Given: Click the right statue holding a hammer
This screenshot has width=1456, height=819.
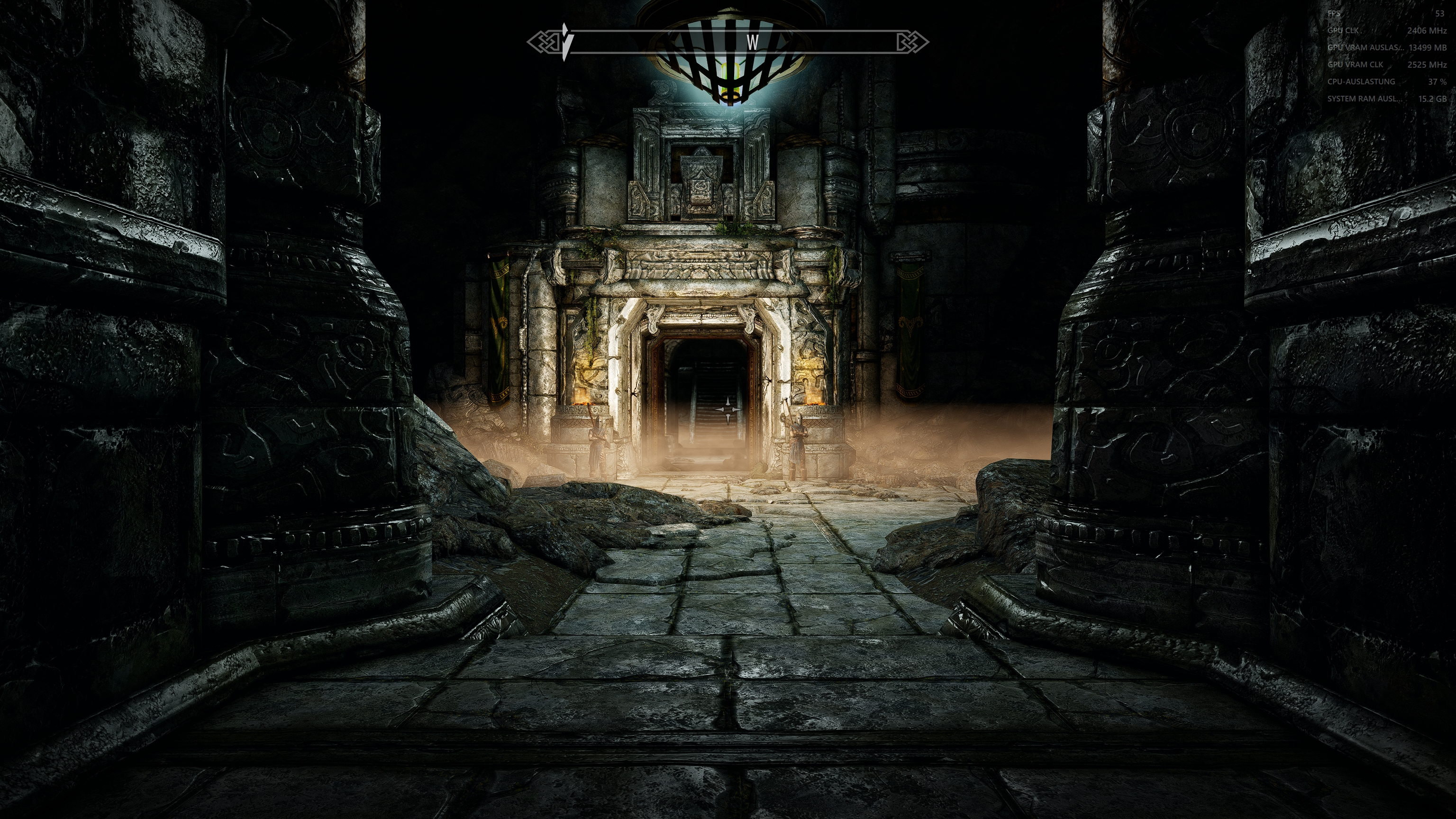Looking at the screenshot, I should [799, 444].
